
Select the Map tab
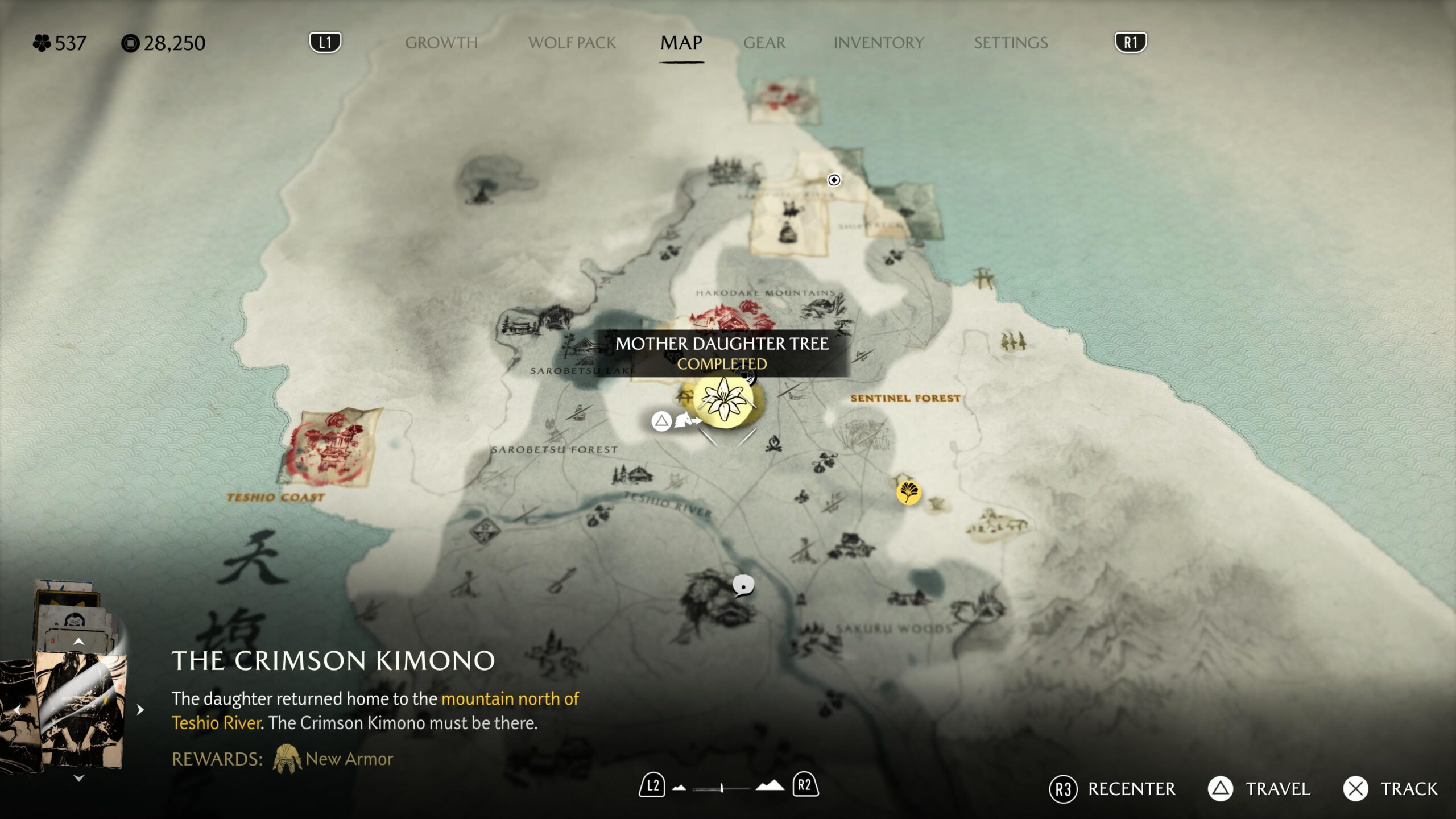click(x=681, y=43)
